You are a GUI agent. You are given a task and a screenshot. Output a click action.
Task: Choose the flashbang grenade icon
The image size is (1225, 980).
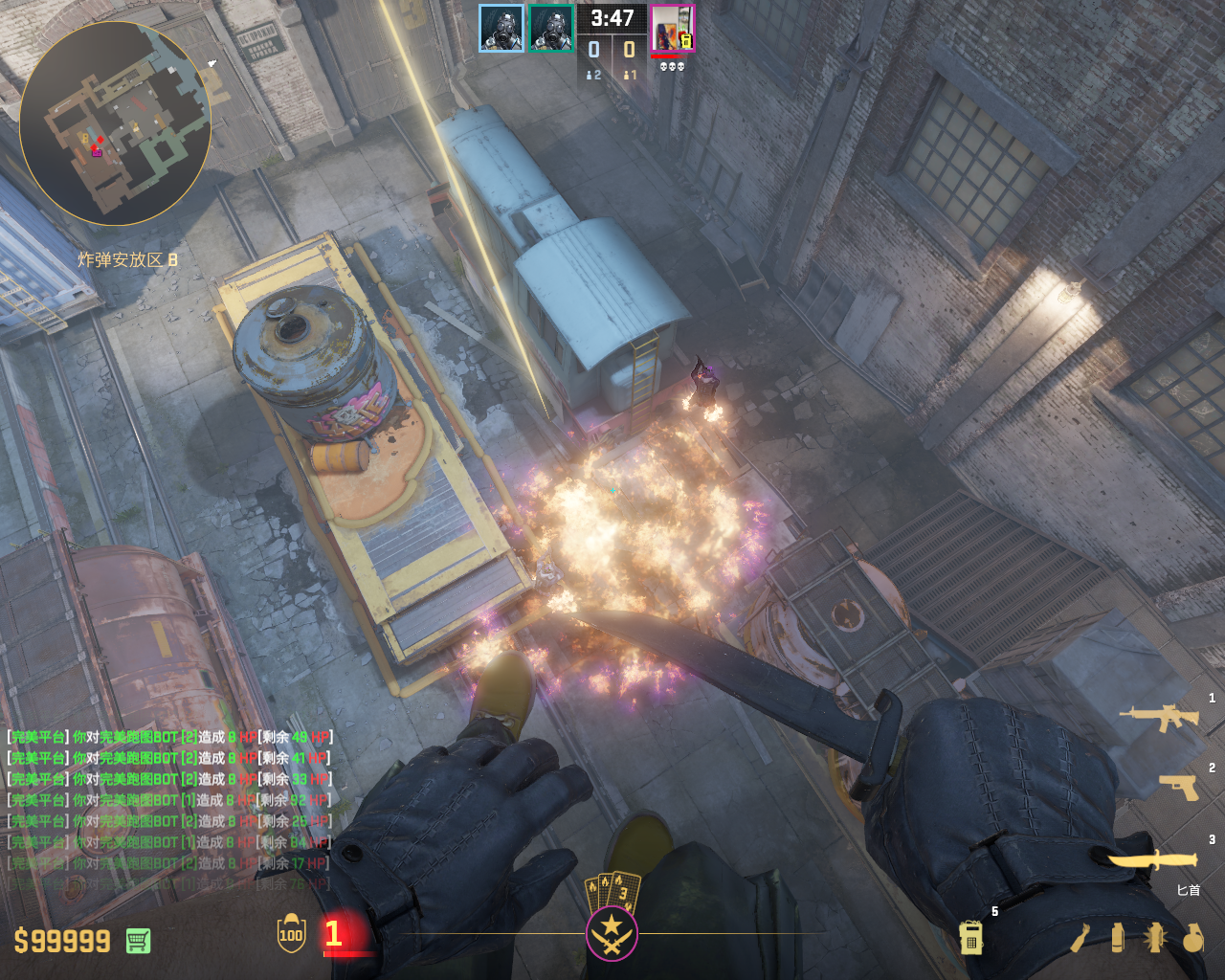(1154, 937)
